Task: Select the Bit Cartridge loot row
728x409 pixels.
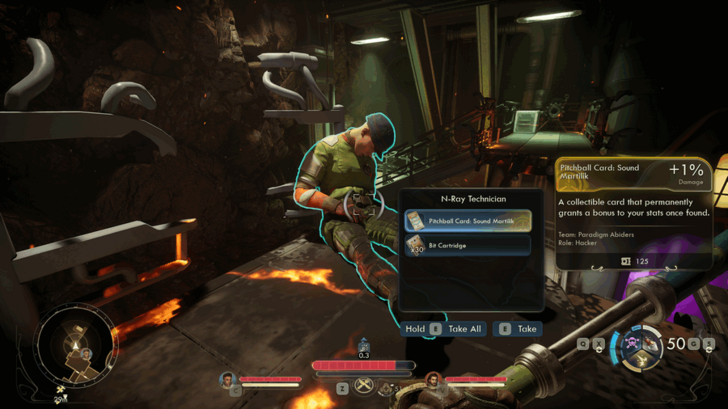Action: pyautogui.click(x=467, y=245)
